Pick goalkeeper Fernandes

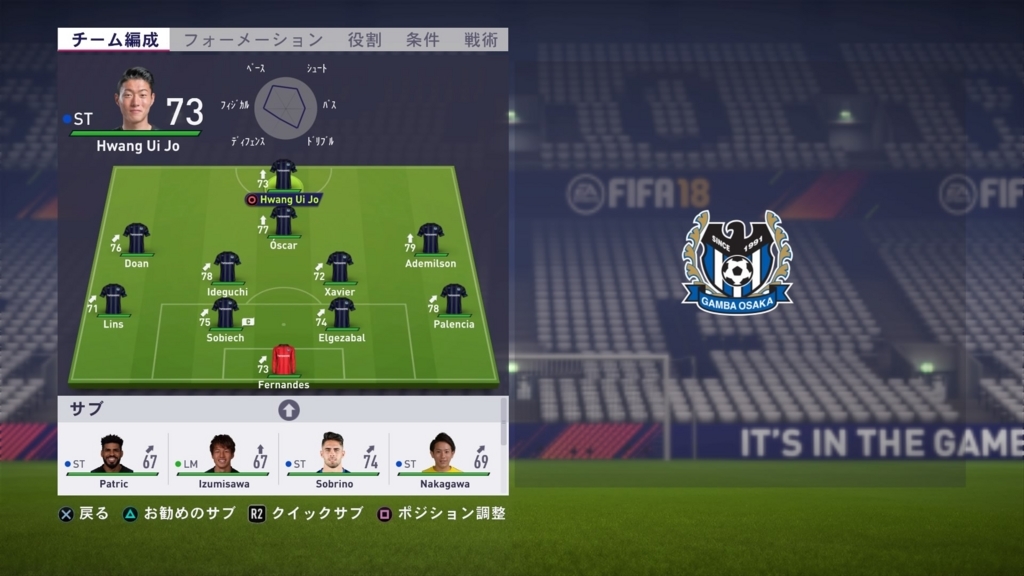tap(284, 361)
